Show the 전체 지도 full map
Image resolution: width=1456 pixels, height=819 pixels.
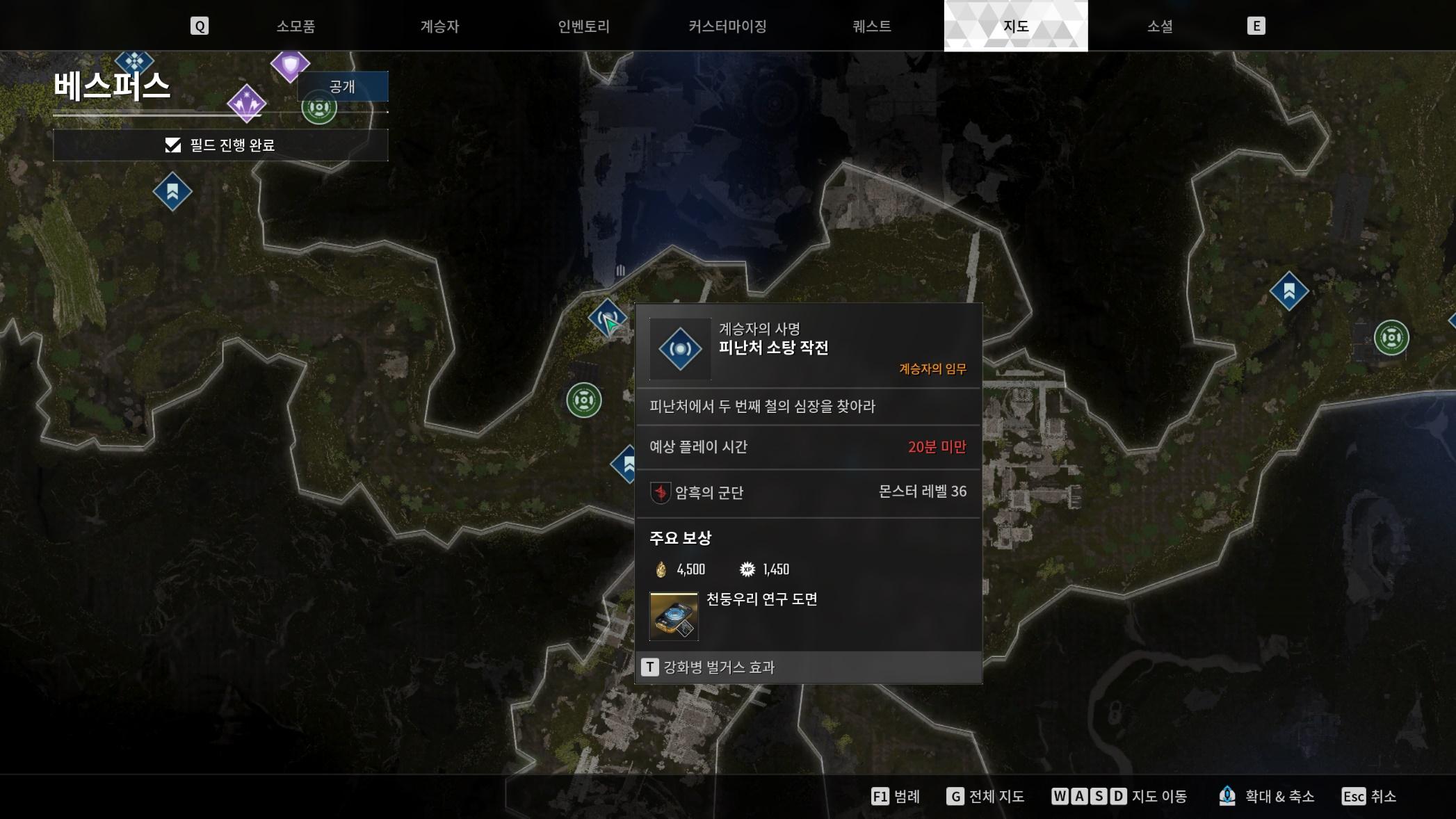[985, 796]
